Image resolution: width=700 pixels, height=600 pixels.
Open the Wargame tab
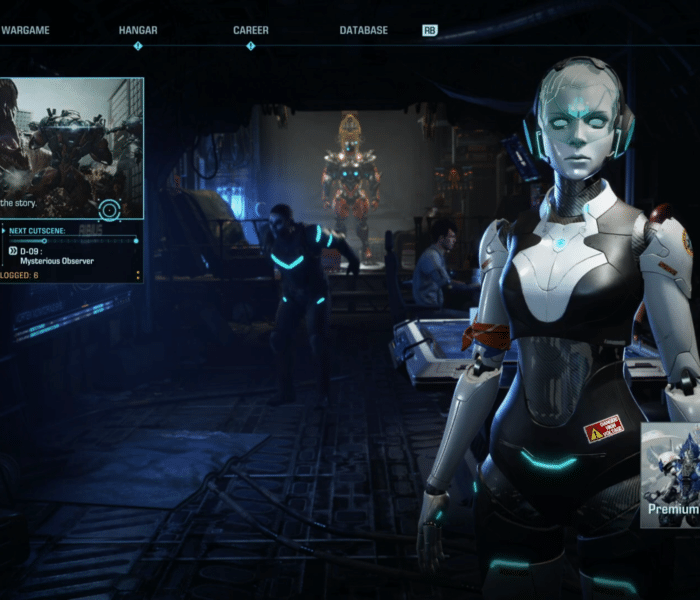click(x=25, y=30)
